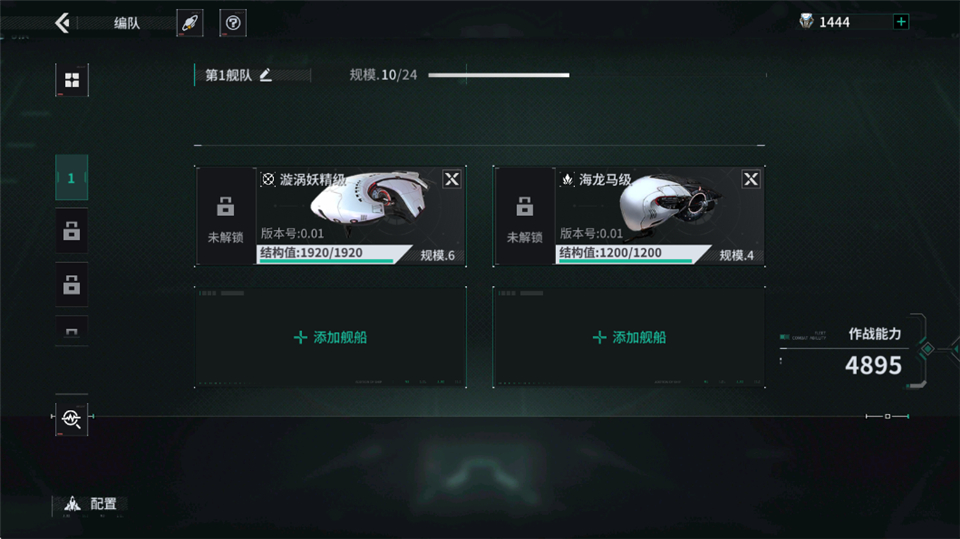The image size is (960, 539).
Task: Add more currency with the plus button
Action: [x=901, y=22]
